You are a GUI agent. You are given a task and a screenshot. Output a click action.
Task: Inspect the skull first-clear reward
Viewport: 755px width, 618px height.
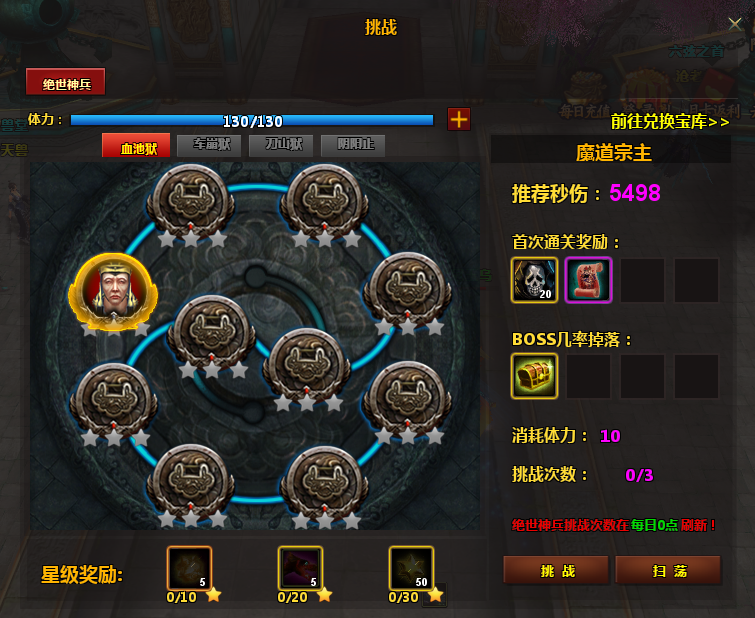(535, 280)
